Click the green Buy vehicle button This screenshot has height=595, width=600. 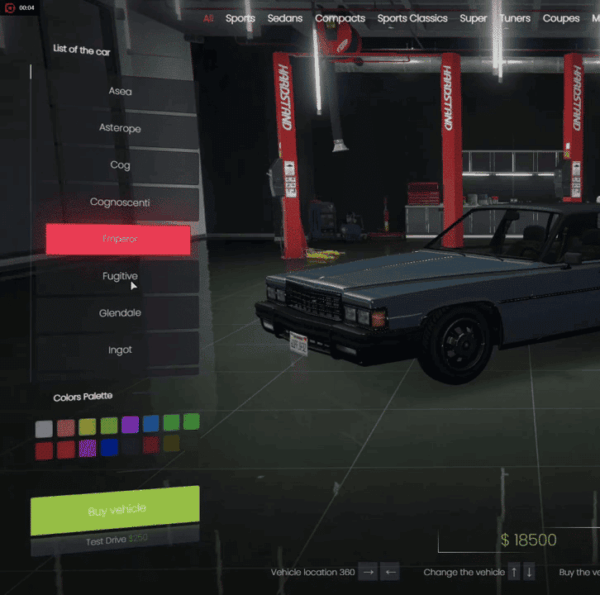[x=115, y=511]
